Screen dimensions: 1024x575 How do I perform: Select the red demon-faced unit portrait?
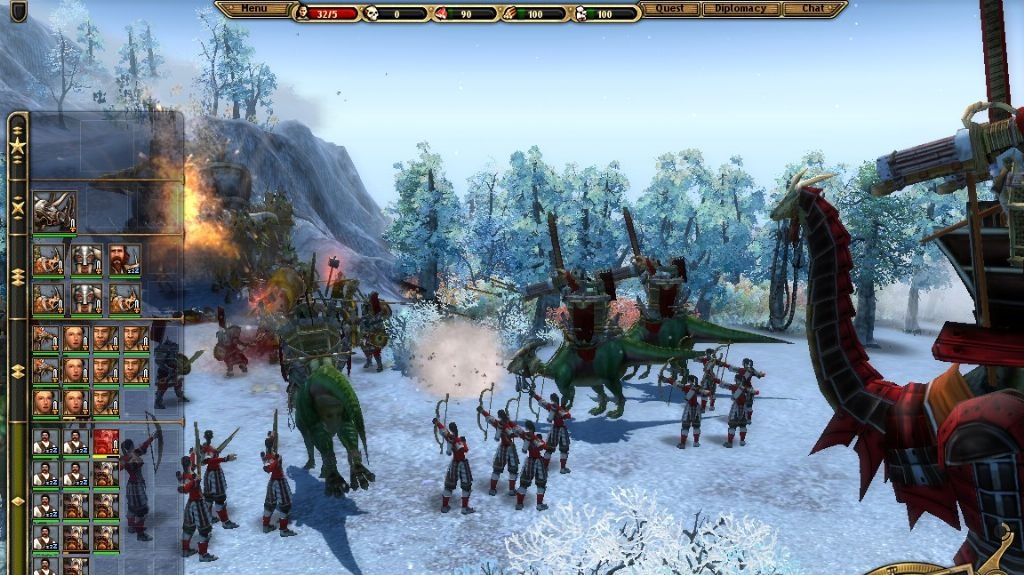(x=105, y=442)
